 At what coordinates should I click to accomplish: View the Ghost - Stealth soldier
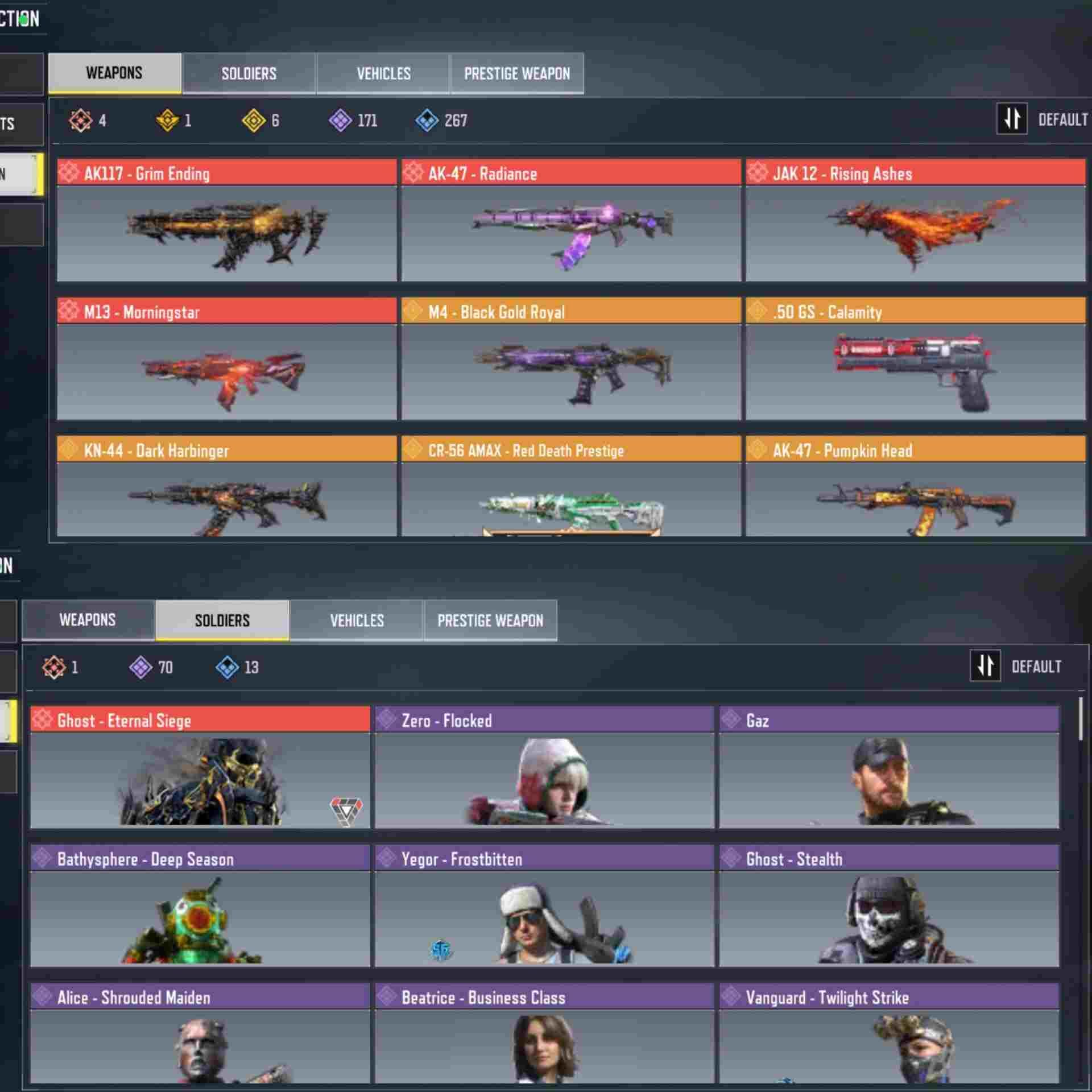pos(889,907)
